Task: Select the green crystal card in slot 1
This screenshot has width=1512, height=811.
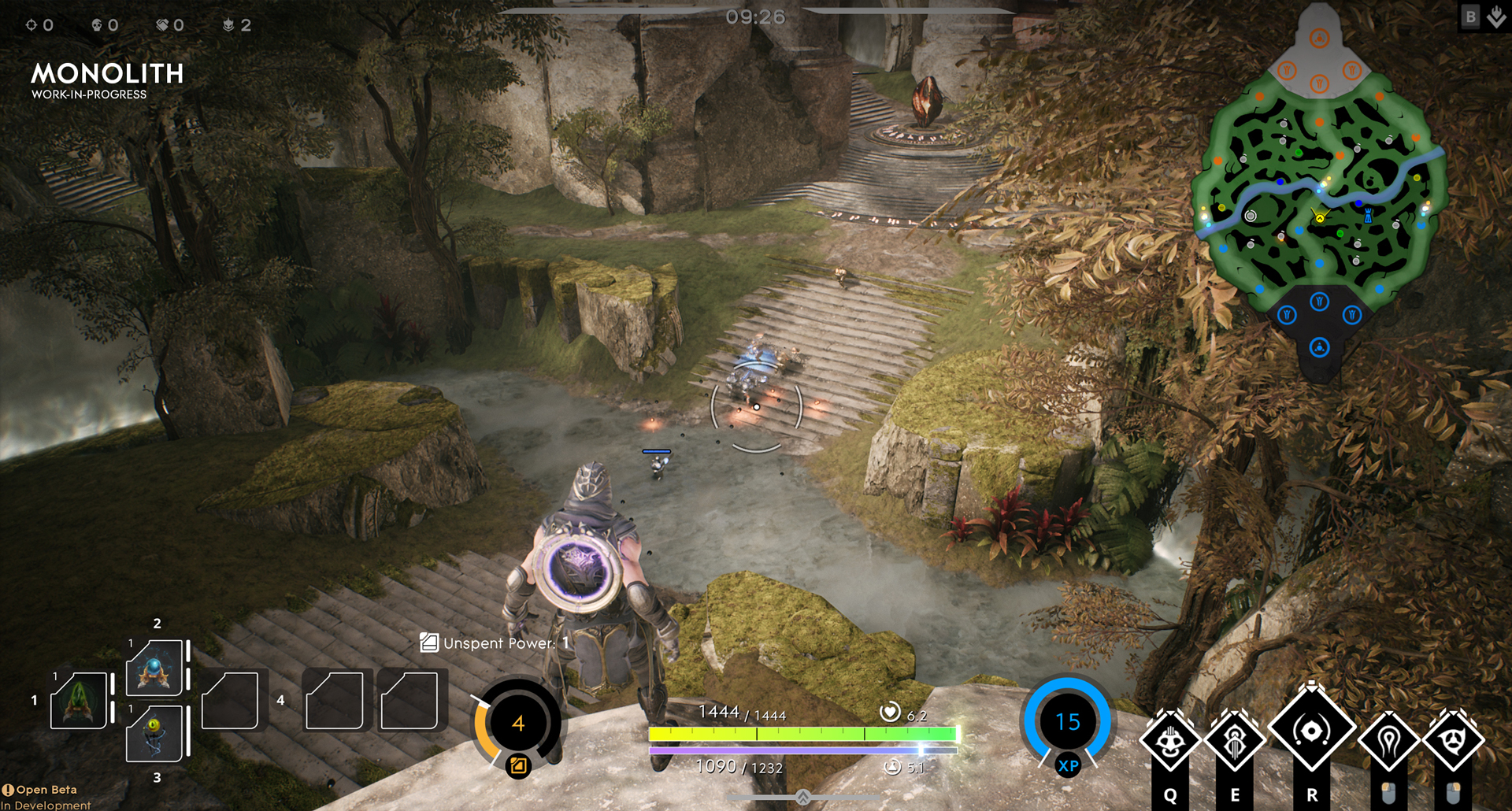Action: pyautogui.click(x=79, y=700)
